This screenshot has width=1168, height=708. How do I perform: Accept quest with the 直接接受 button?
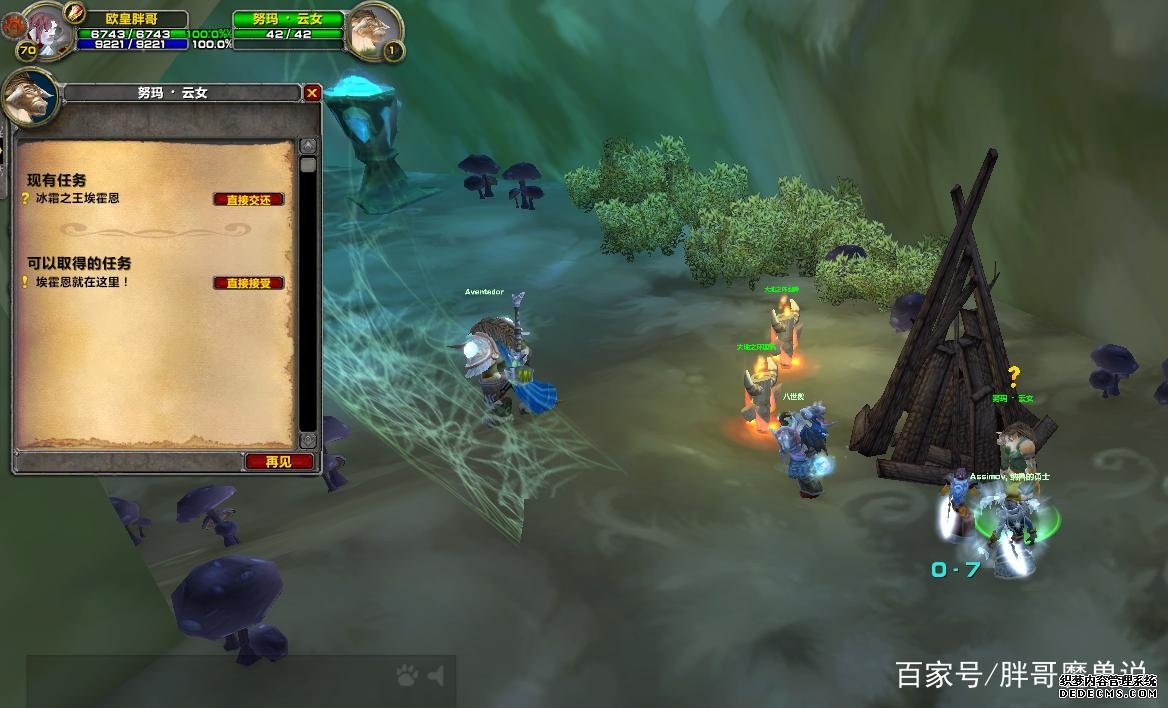tap(248, 283)
